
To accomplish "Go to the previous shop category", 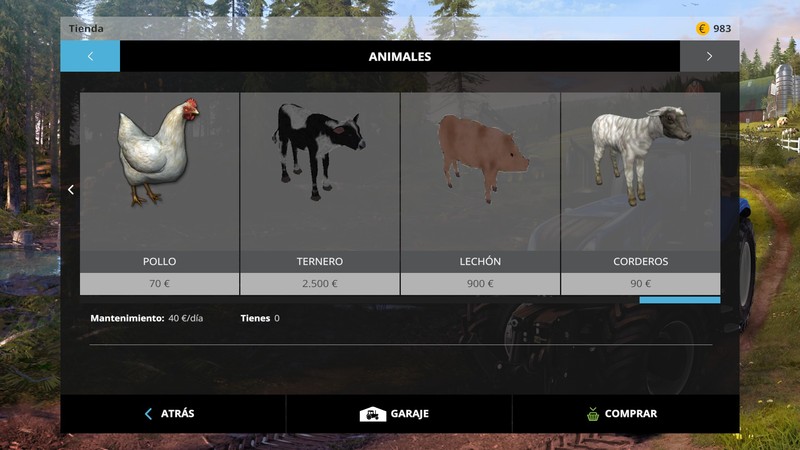I will pos(90,57).
